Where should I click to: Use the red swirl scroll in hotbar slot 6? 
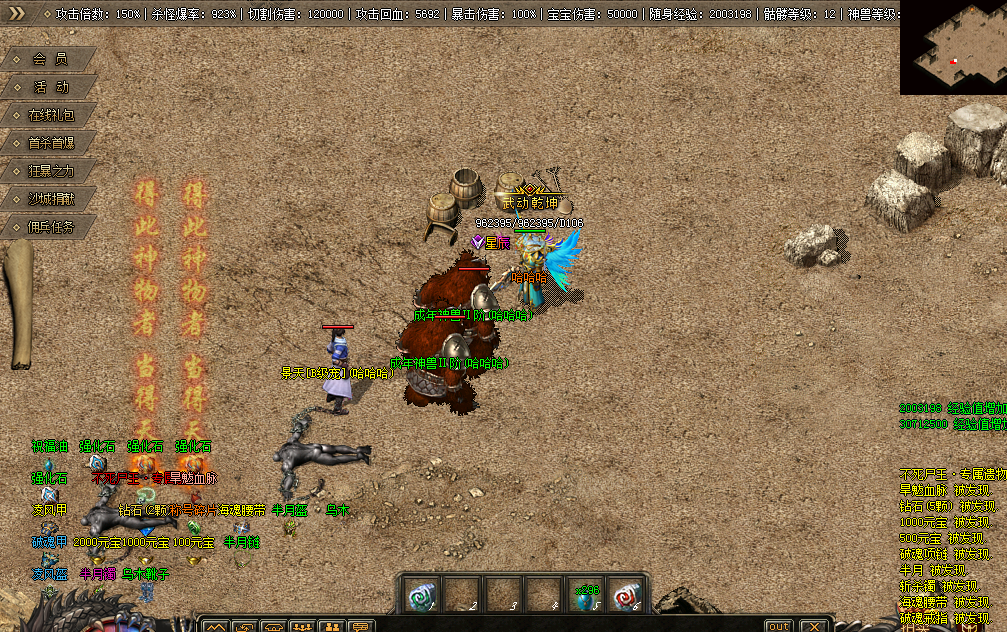(624, 595)
